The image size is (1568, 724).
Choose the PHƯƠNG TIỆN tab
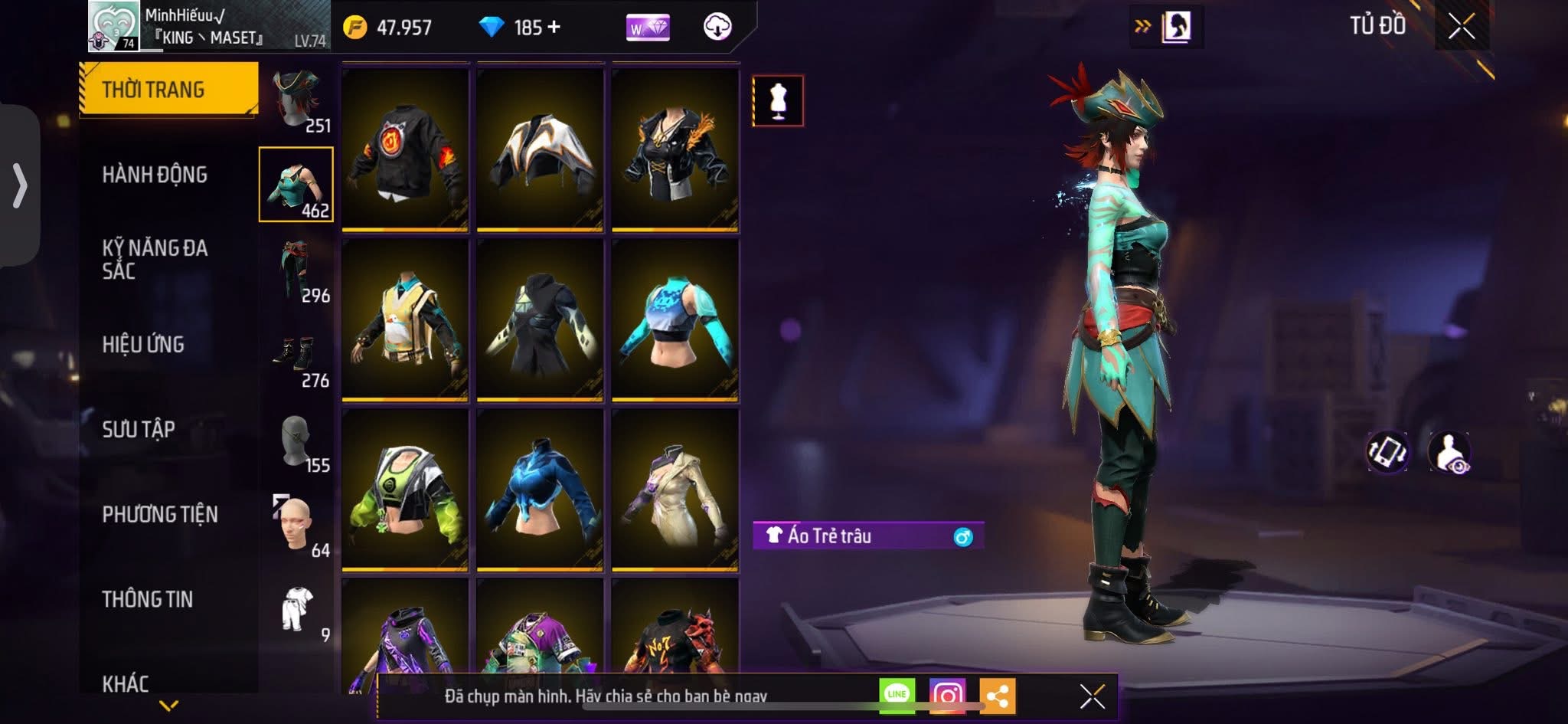click(x=160, y=514)
